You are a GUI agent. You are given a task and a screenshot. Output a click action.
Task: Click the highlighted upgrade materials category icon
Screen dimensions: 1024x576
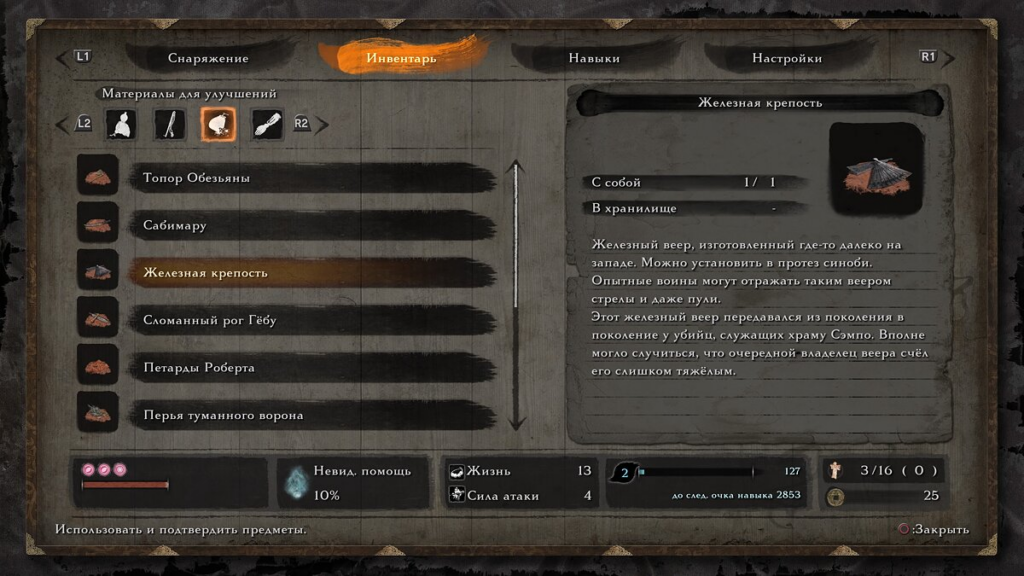[219, 124]
